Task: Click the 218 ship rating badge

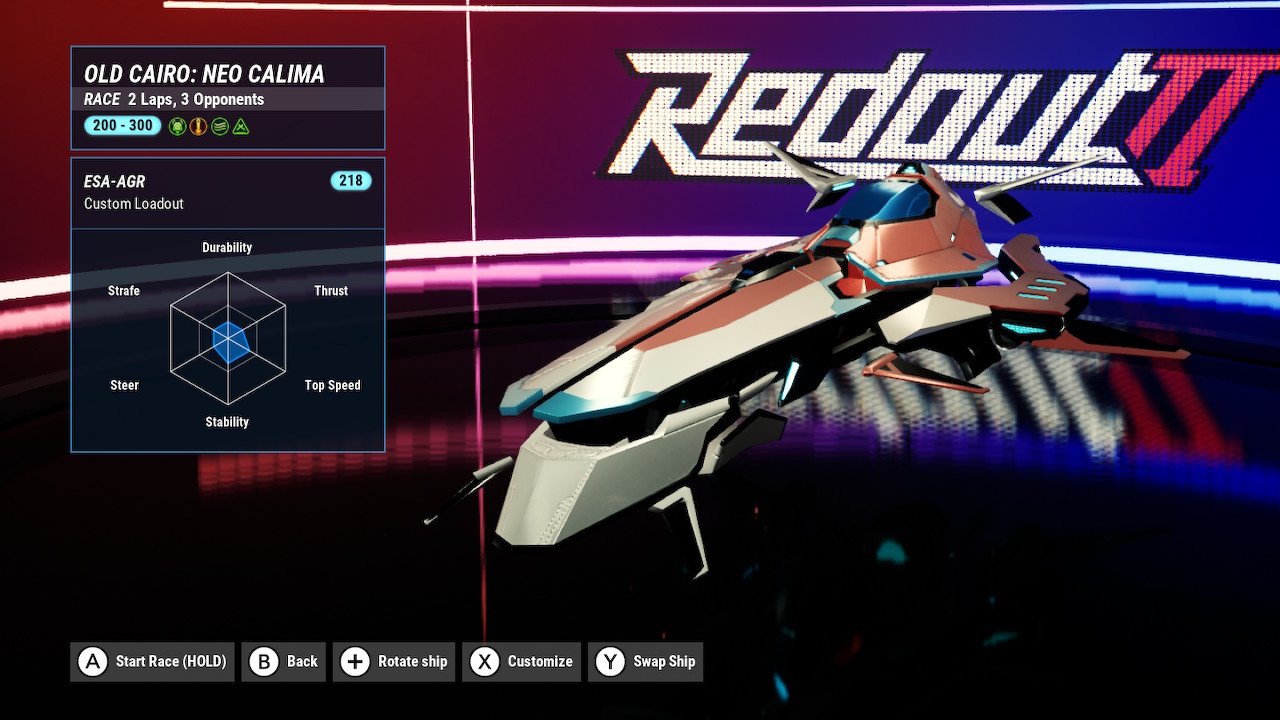Action: tap(351, 181)
